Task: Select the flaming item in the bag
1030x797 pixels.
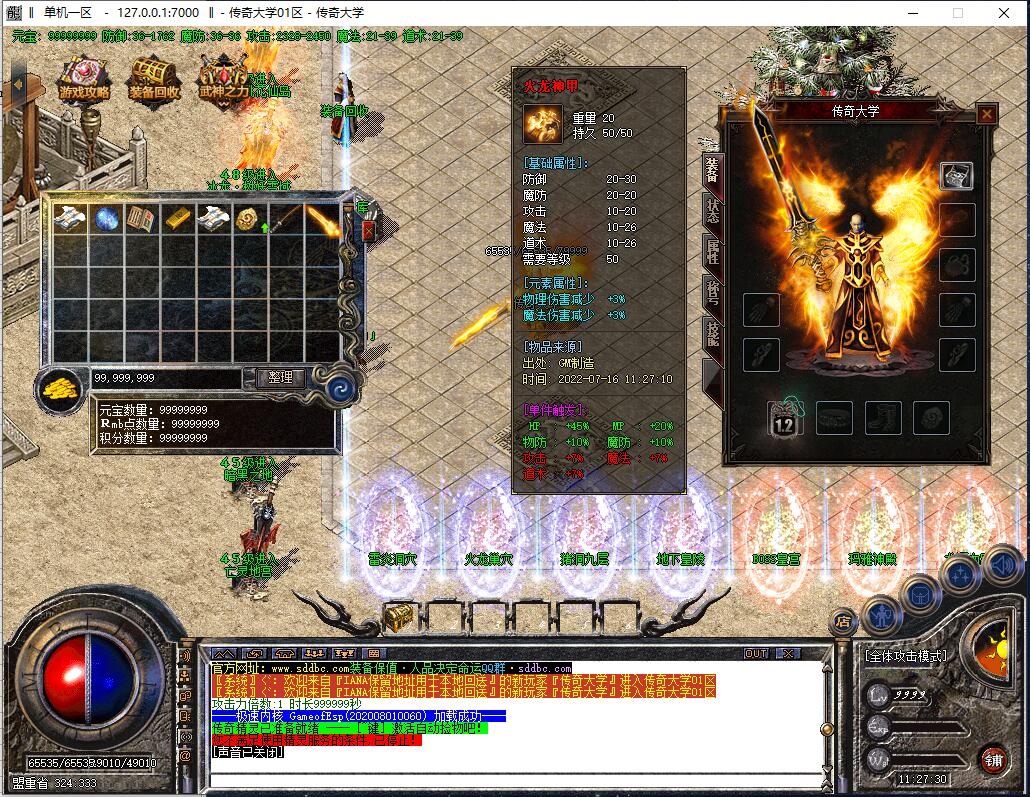Action: (320, 219)
